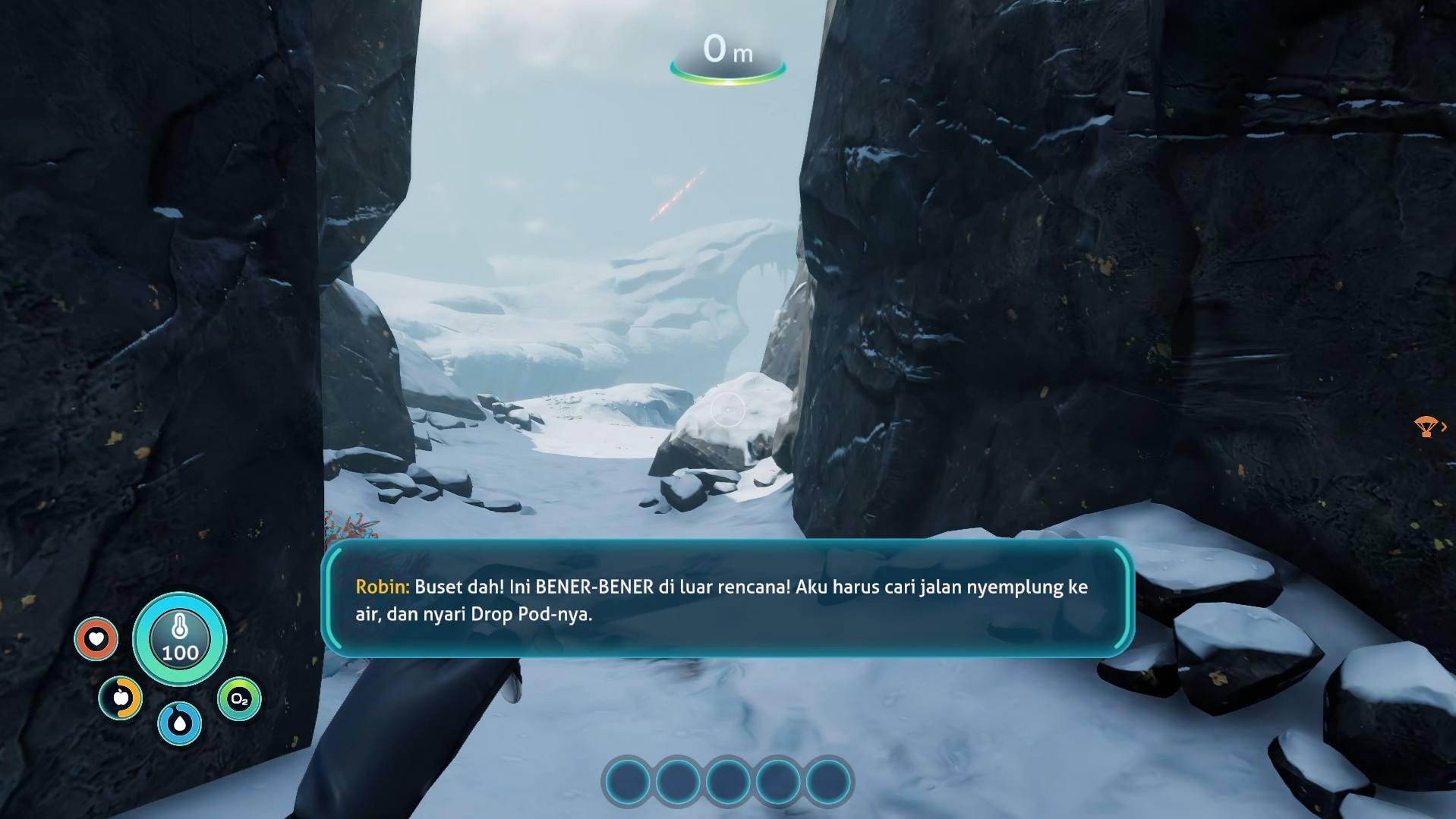Click the orange Drop Pod beacon marker
This screenshot has width=1456, height=819.
click(x=1426, y=427)
